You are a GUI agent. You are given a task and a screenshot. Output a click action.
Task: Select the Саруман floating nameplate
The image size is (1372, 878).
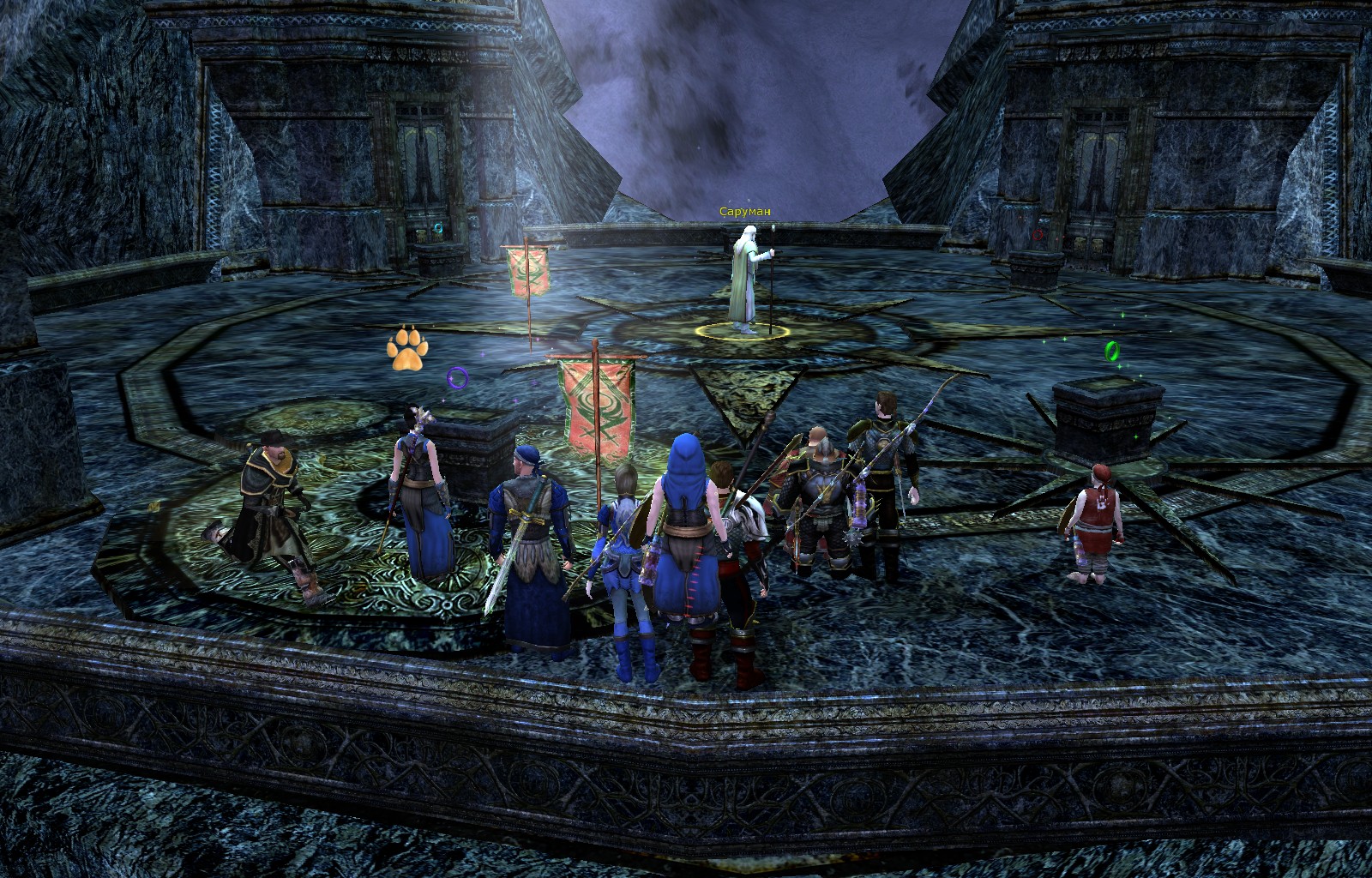tap(745, 212)
